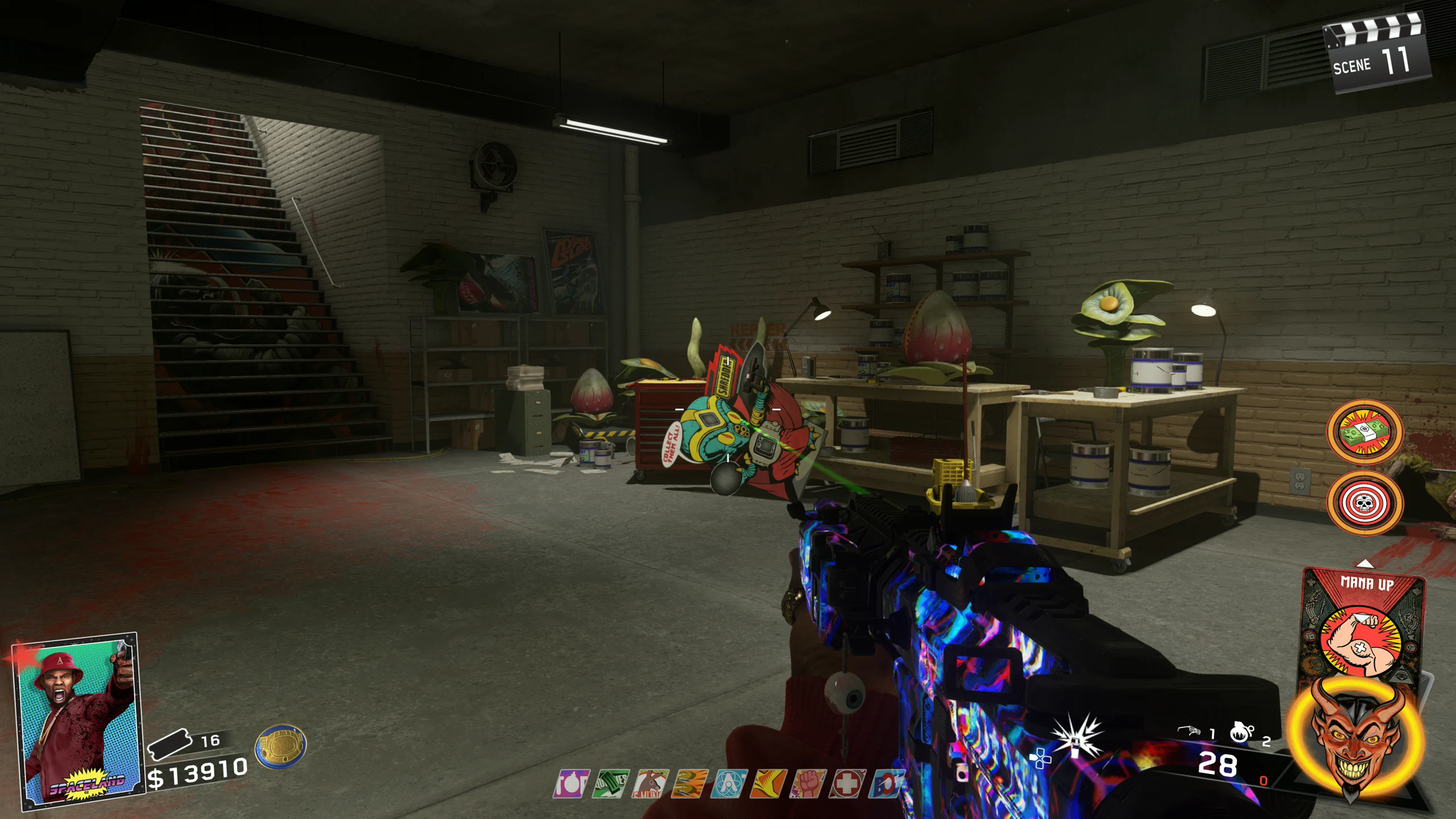Viewport: 1456px width, 819px height.
Task: Click the Tuff 'Nuff red cross perk
Action: (847, 784)
